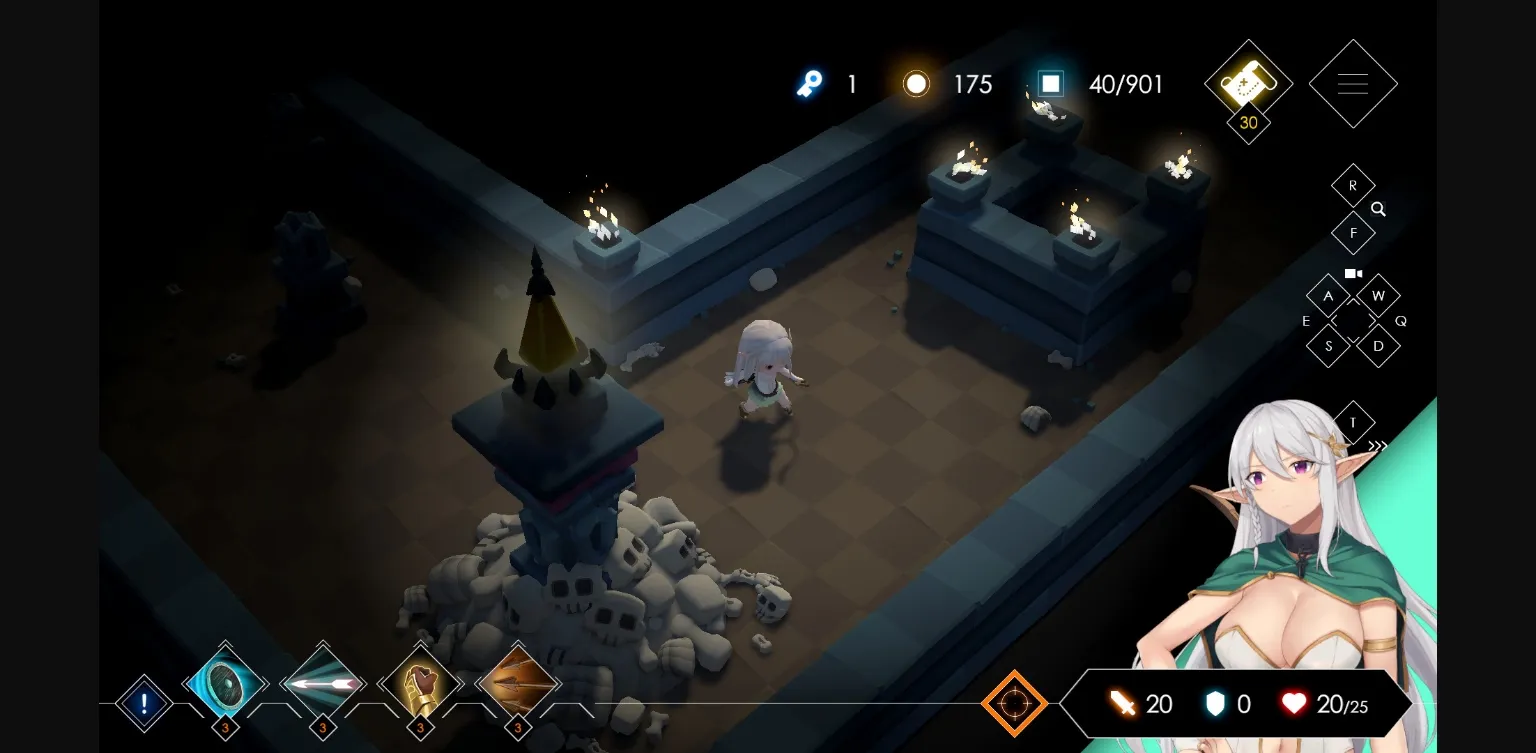Select the blue shield skill in the skill bar
The width and height of the screenshot is (1536, 753).
tap(225, 685)
